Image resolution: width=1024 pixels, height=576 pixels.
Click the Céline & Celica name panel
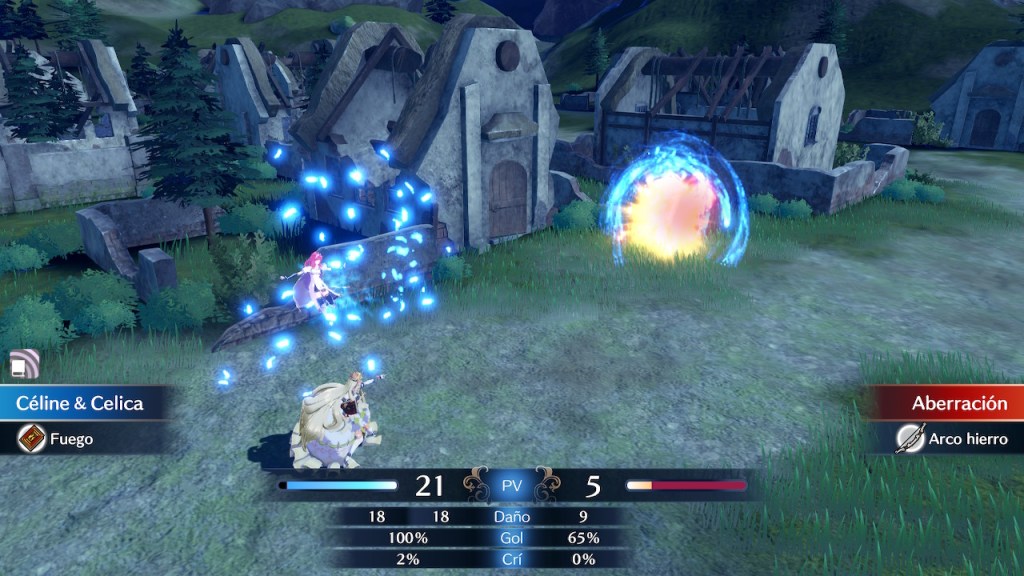point(80,403)
